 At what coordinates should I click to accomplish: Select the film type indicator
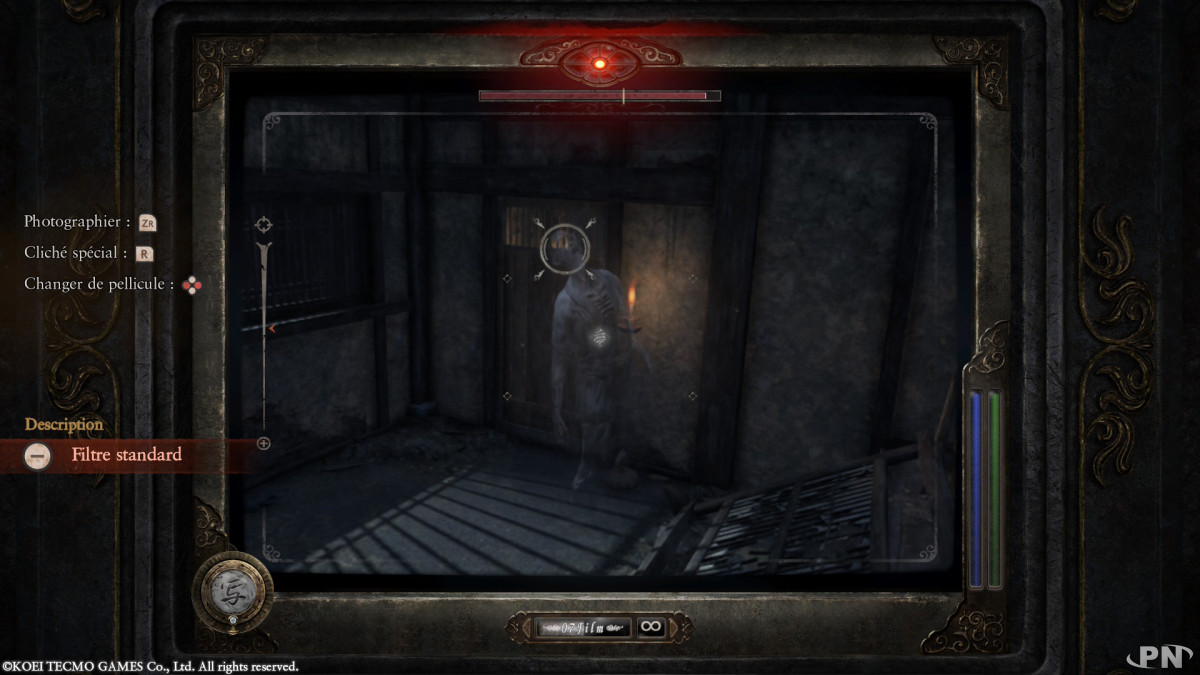(584, 627)
